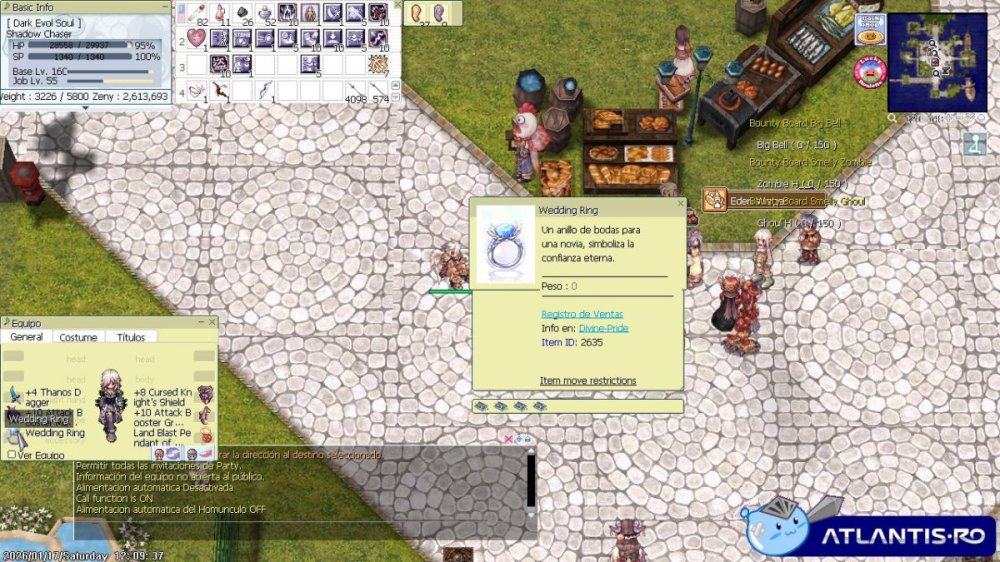Click the chat window lock icon
The height and width of the screenshot is (562, 1000).
(528, 439)
